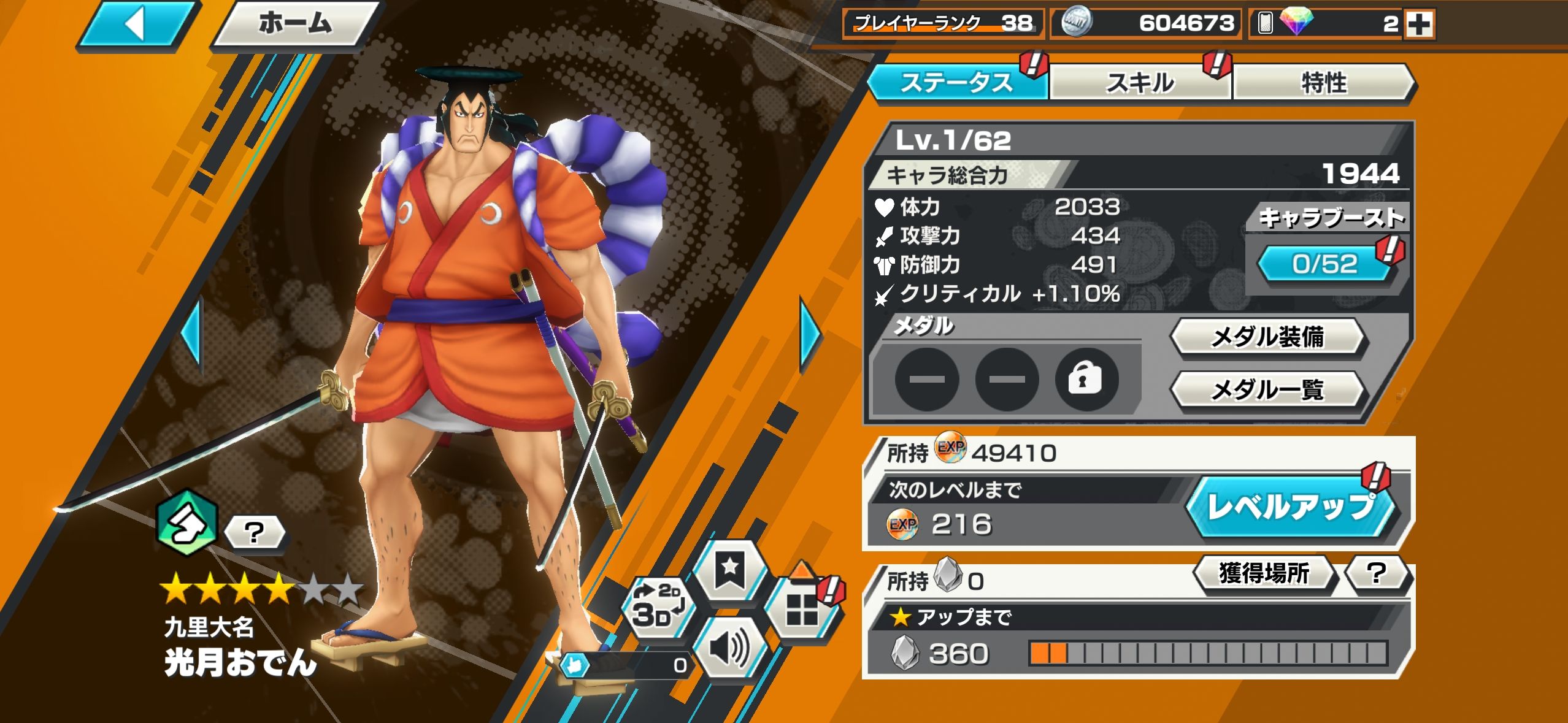
Task: Click the star bookmark hexagon icon
Action: click(x=730, y=570)
